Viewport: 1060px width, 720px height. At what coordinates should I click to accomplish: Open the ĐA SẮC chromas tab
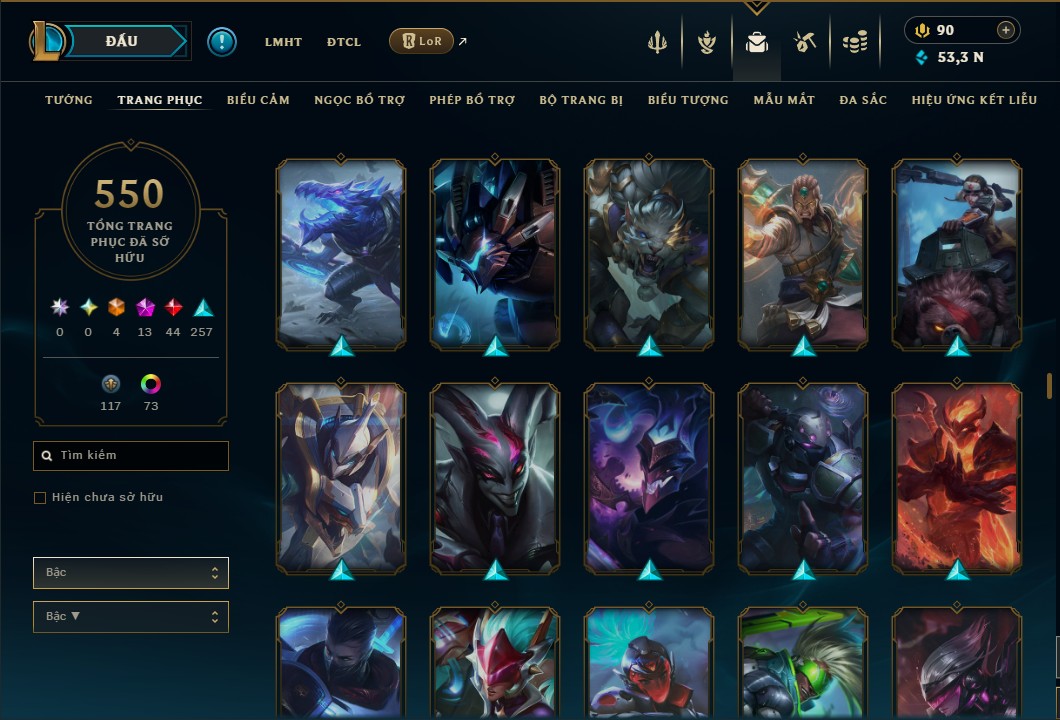863,100
